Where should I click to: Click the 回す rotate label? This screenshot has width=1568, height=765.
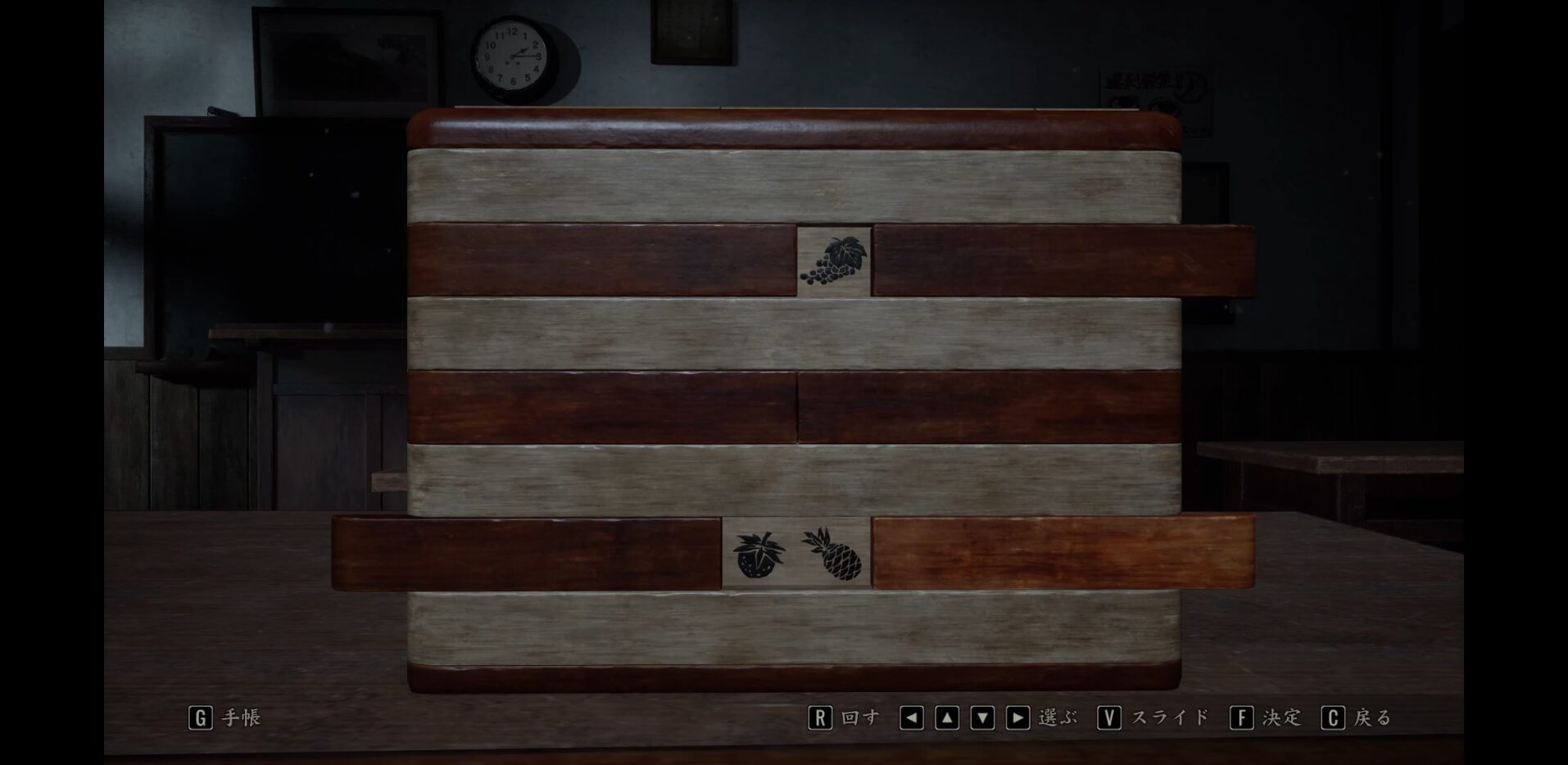tap(863, 718)
